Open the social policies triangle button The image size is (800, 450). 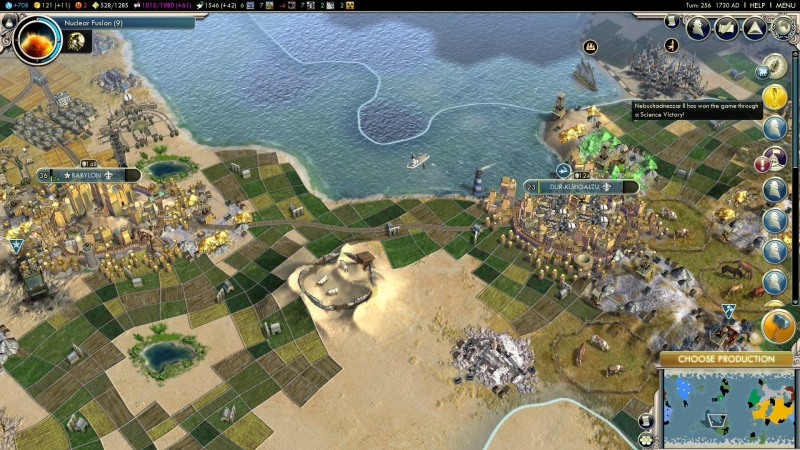tap(753, 29)
